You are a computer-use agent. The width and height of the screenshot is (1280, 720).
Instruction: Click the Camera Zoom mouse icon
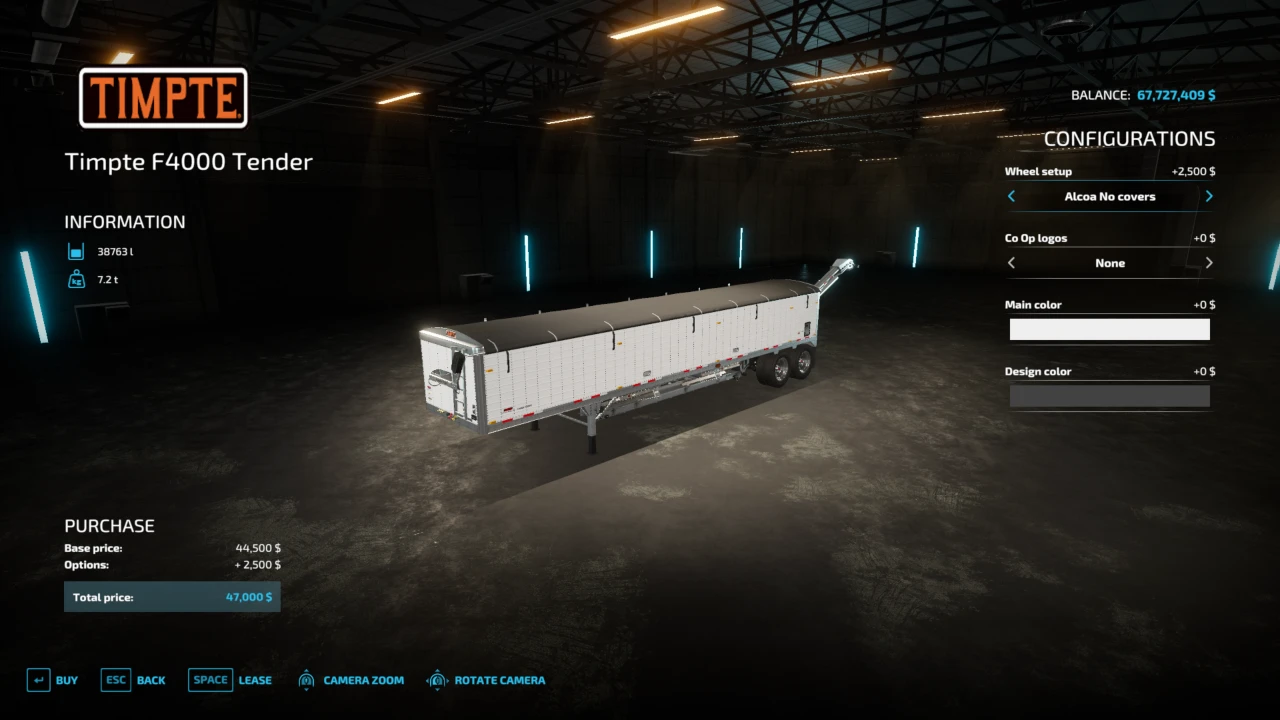(x=306, y=679)
